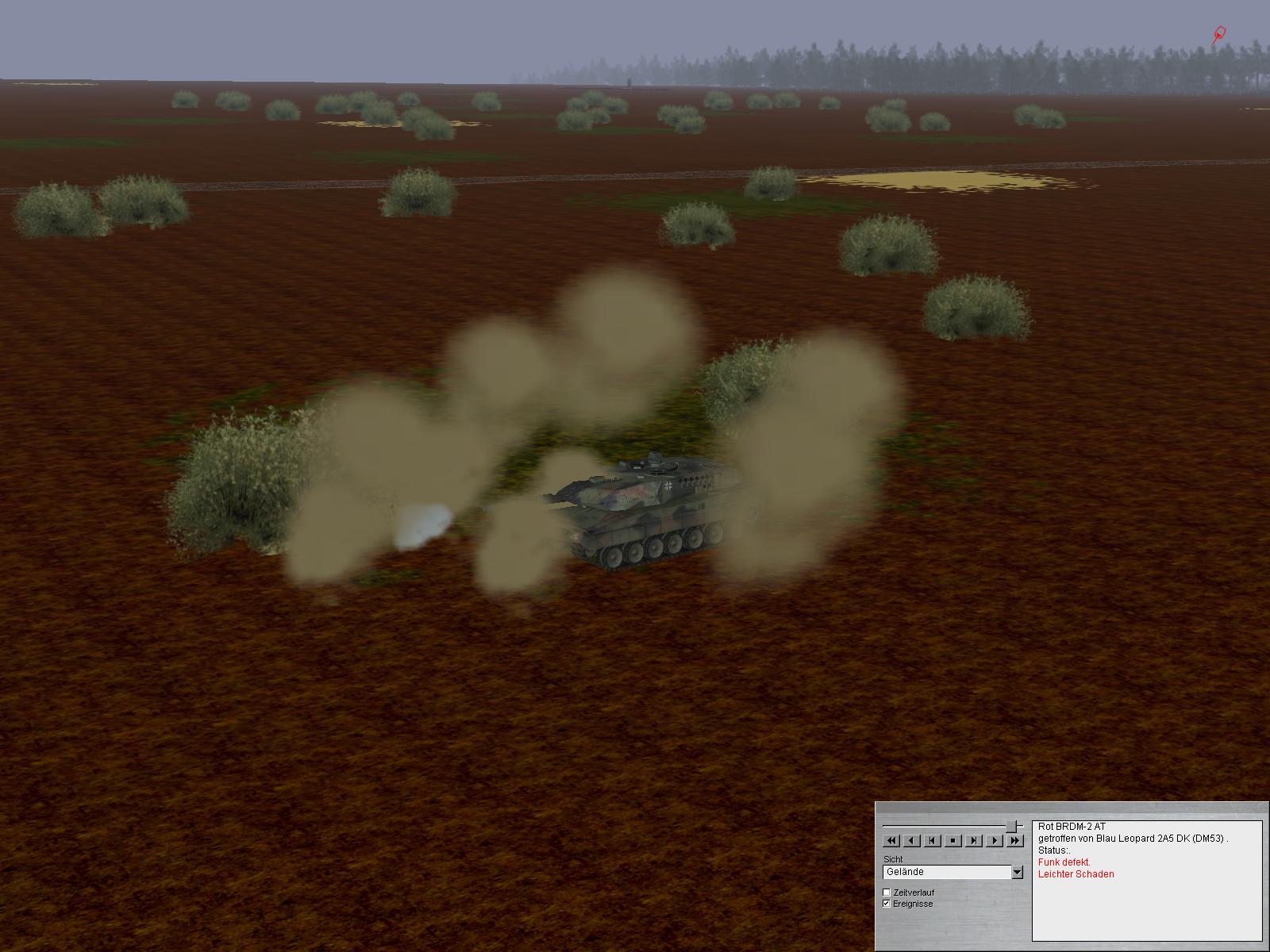Click the fast forward double-arrow button
The image size is (1270, 952).
(x=1014, y=841)
